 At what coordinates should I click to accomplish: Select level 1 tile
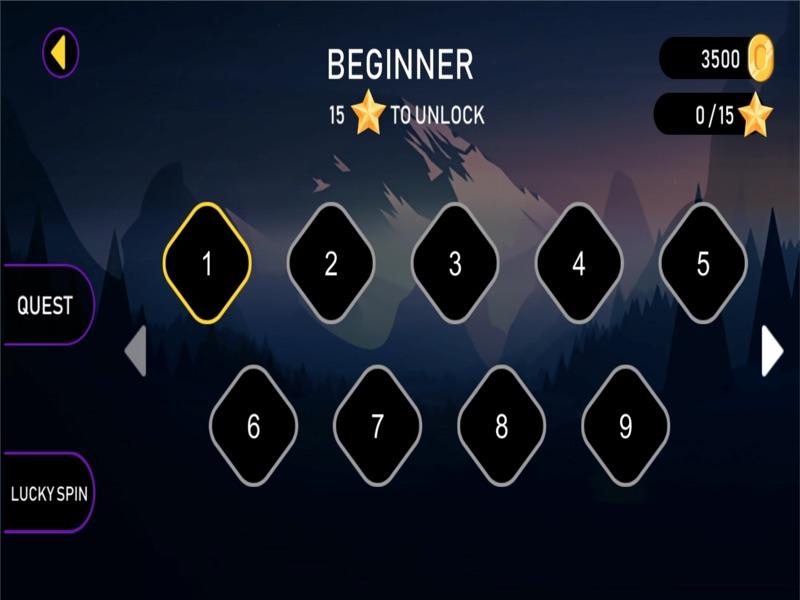click(207, 264)
